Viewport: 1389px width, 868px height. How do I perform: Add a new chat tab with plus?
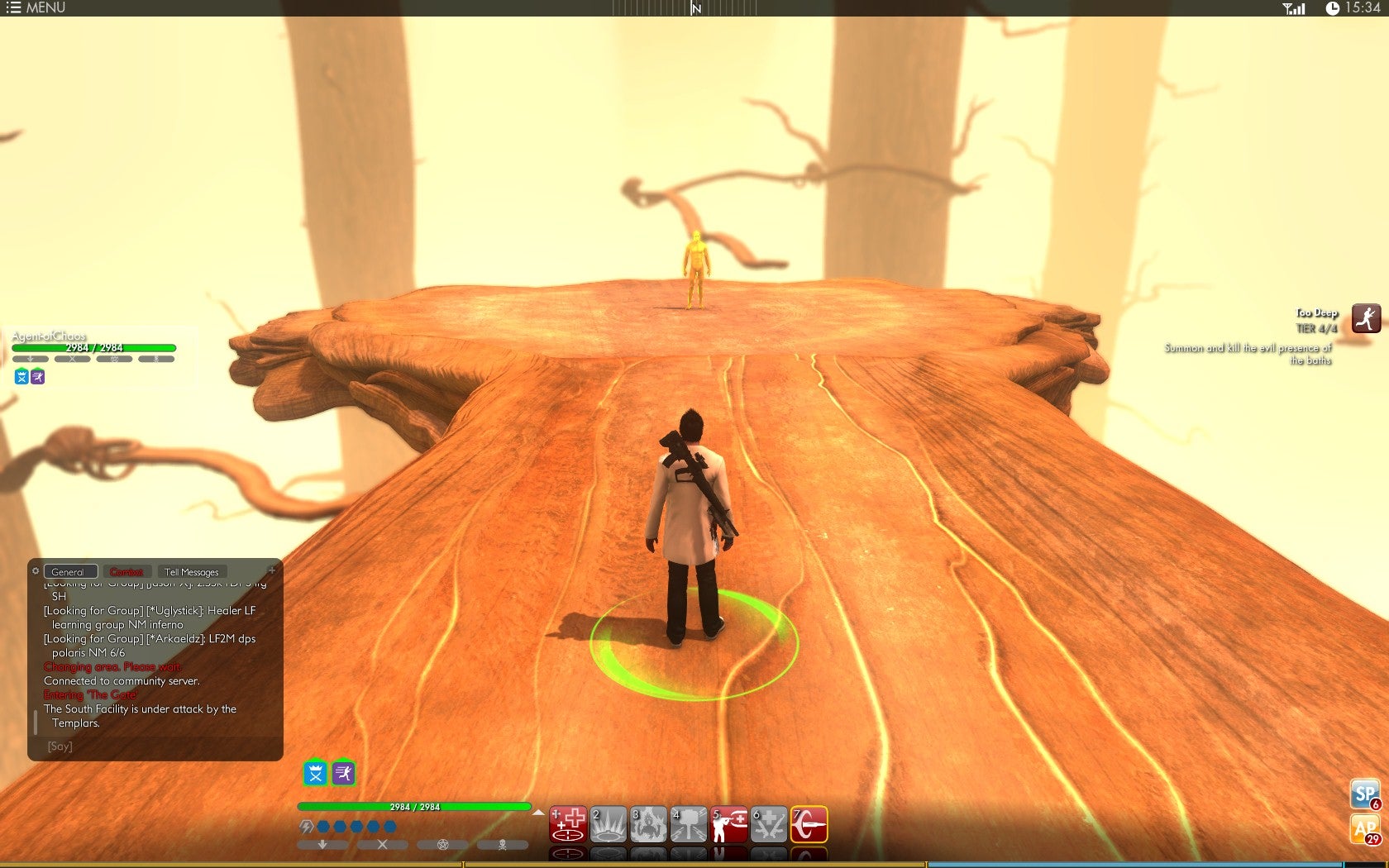[272, 570]
